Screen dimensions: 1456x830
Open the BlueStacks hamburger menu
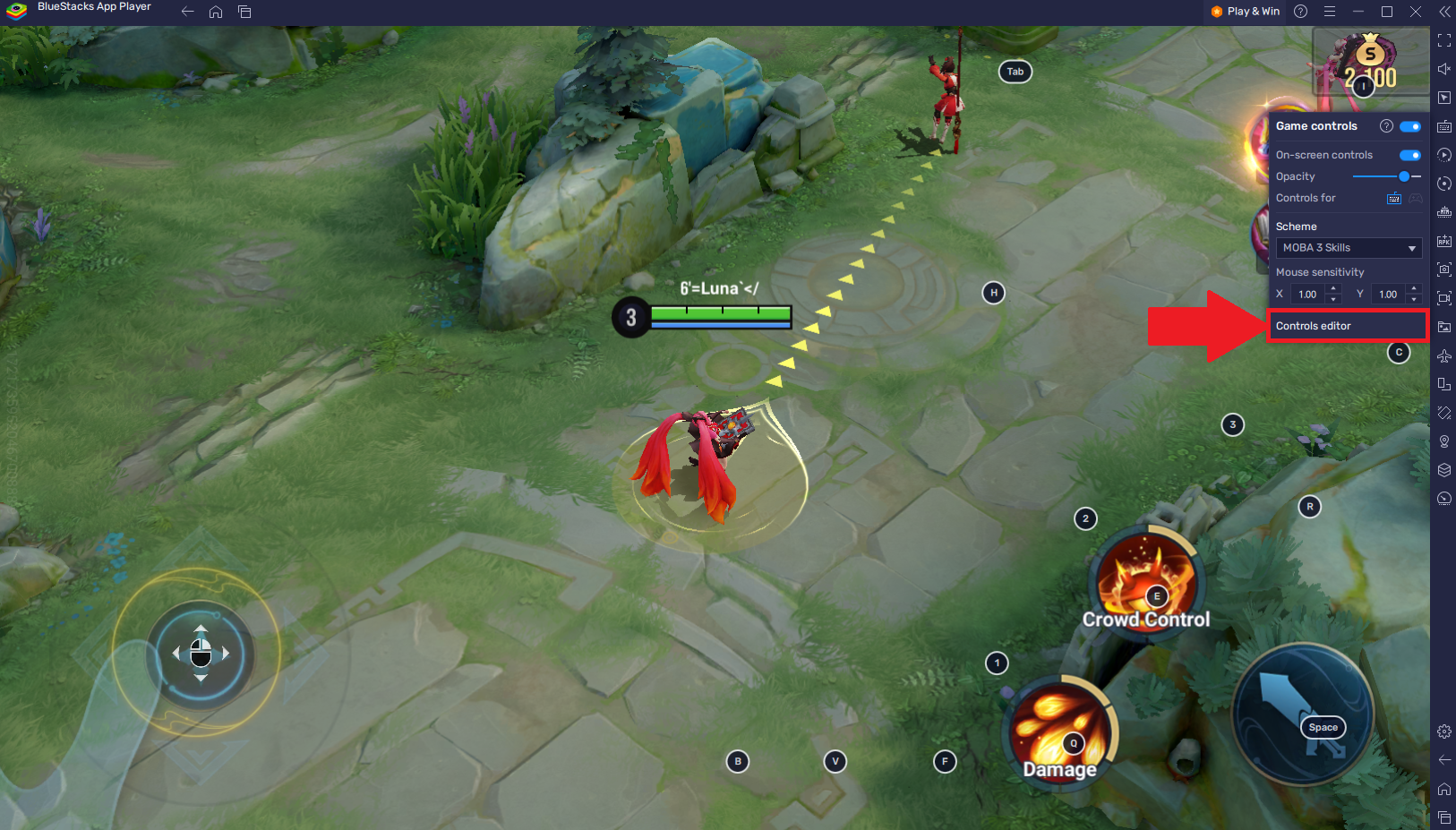tap(1329, 12)
